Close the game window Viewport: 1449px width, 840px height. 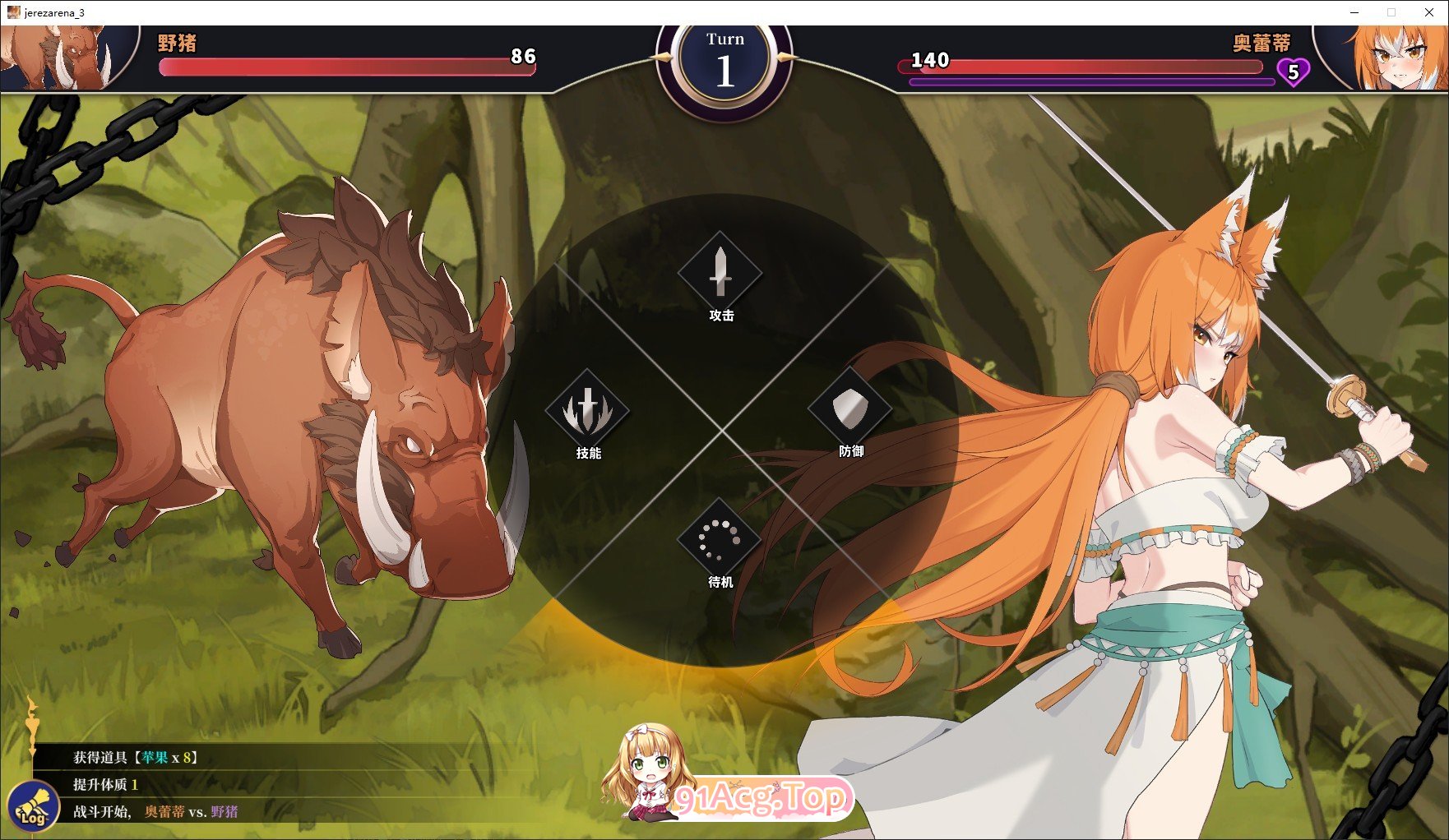tap(1429, 12)
